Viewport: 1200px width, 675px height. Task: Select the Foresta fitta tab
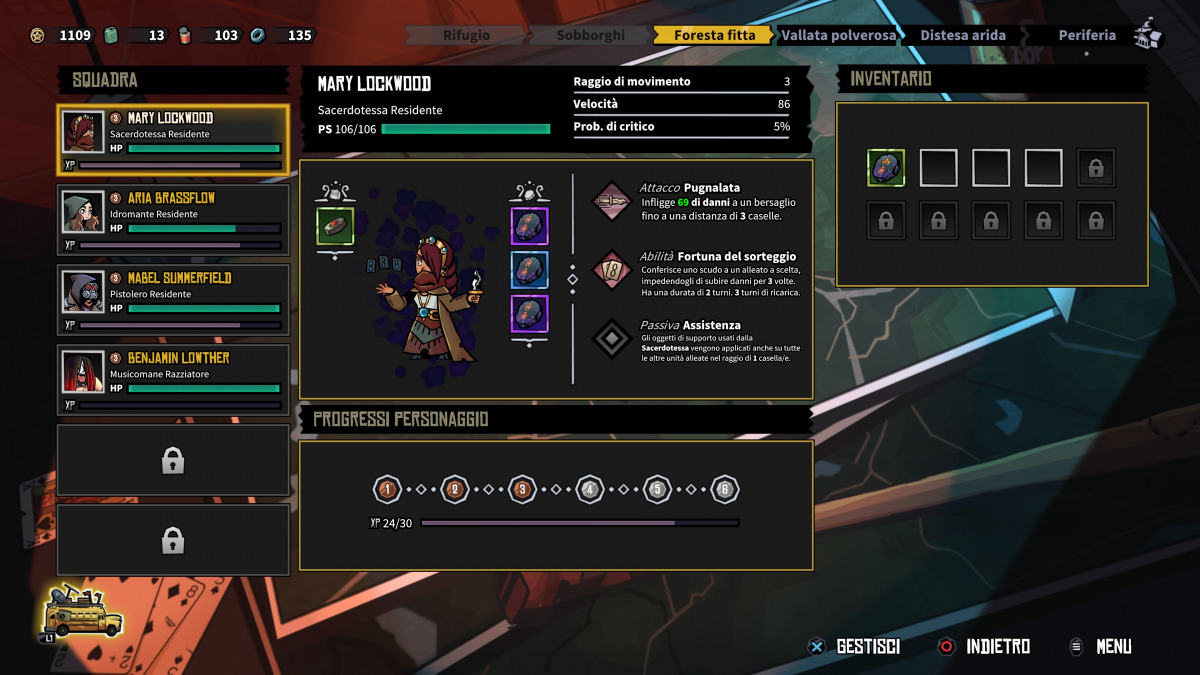point(714,35)
